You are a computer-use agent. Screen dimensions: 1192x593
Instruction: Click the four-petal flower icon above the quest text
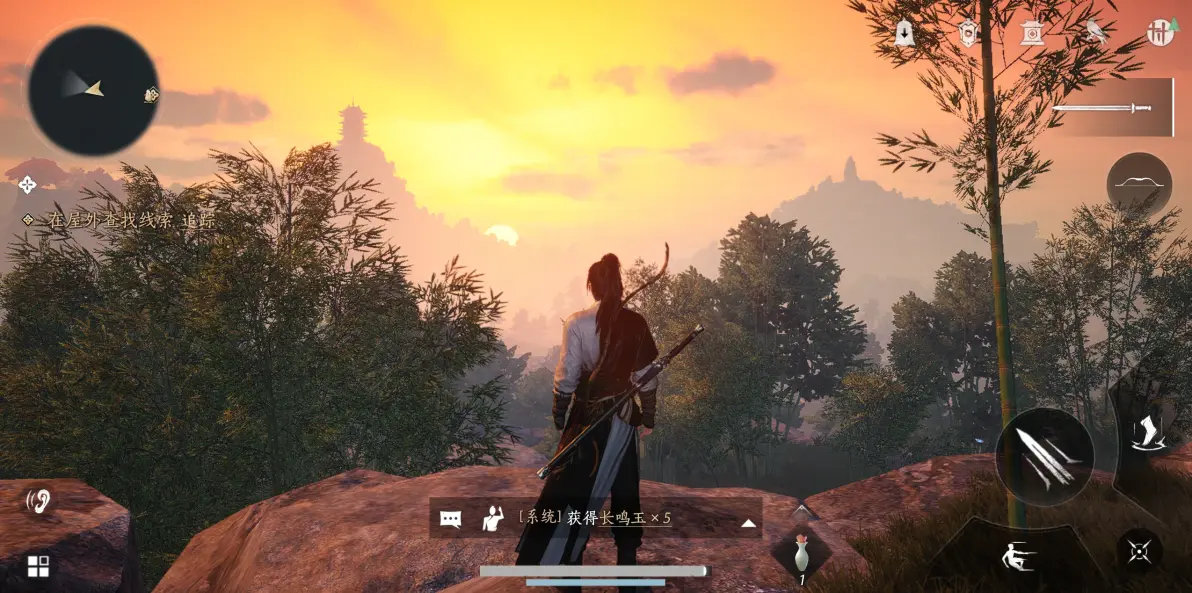[27, 184]
